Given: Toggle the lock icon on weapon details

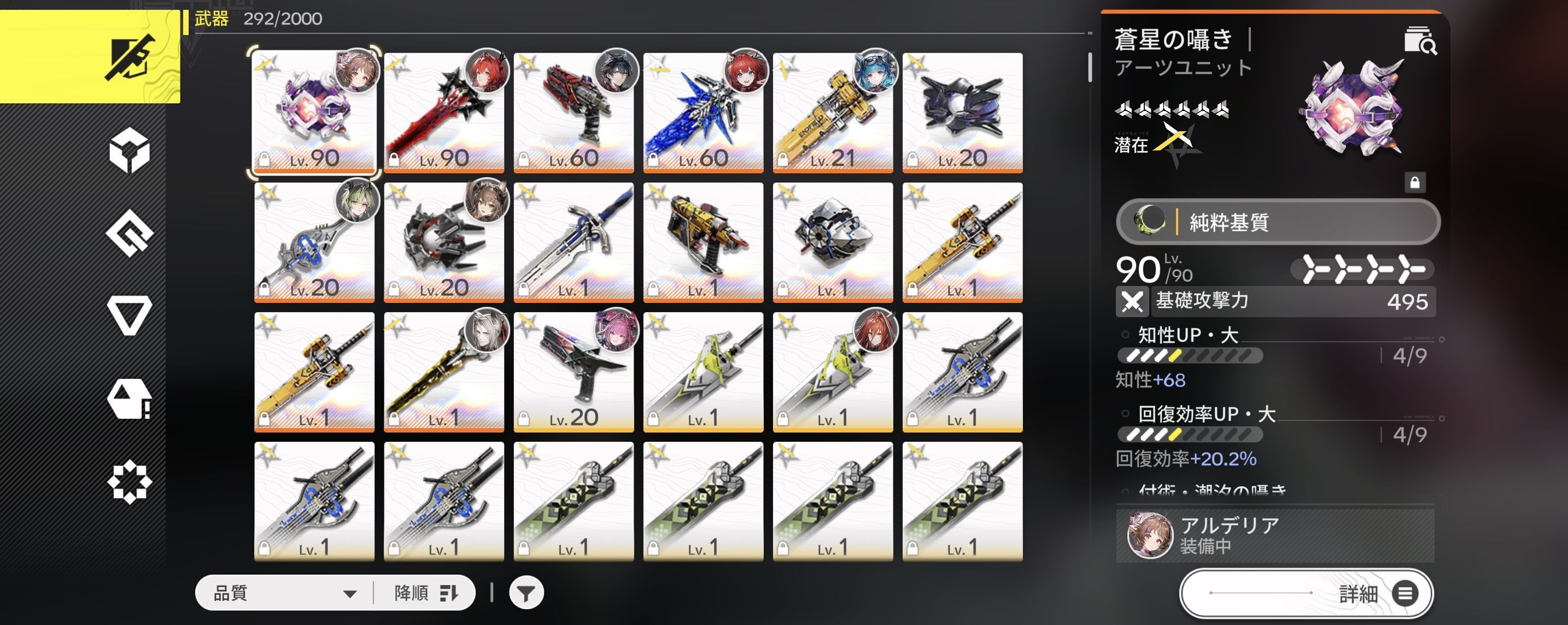Looking at the screenshot, I should coord(1414,183).
